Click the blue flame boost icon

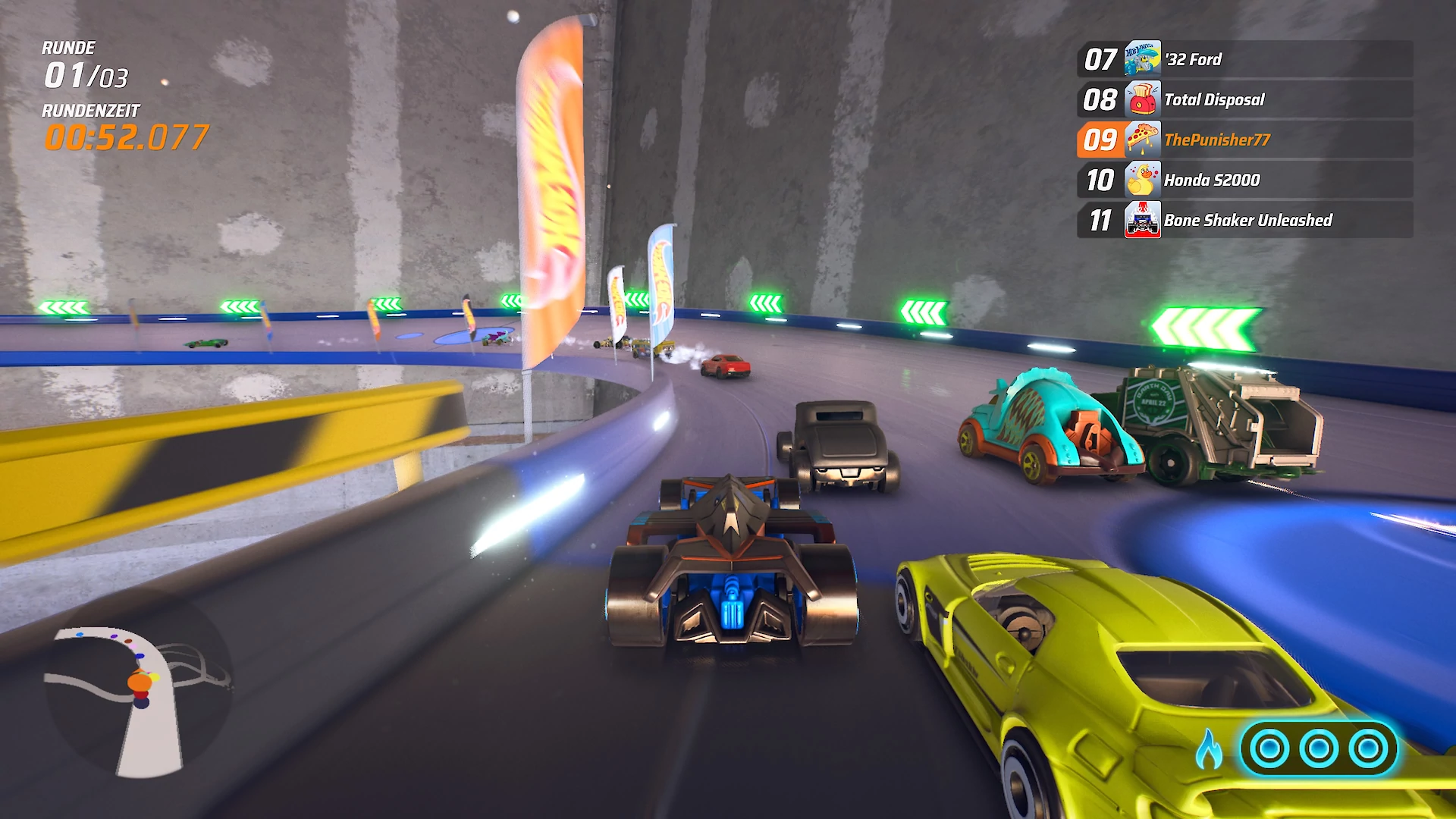(x=1210, y=749)
